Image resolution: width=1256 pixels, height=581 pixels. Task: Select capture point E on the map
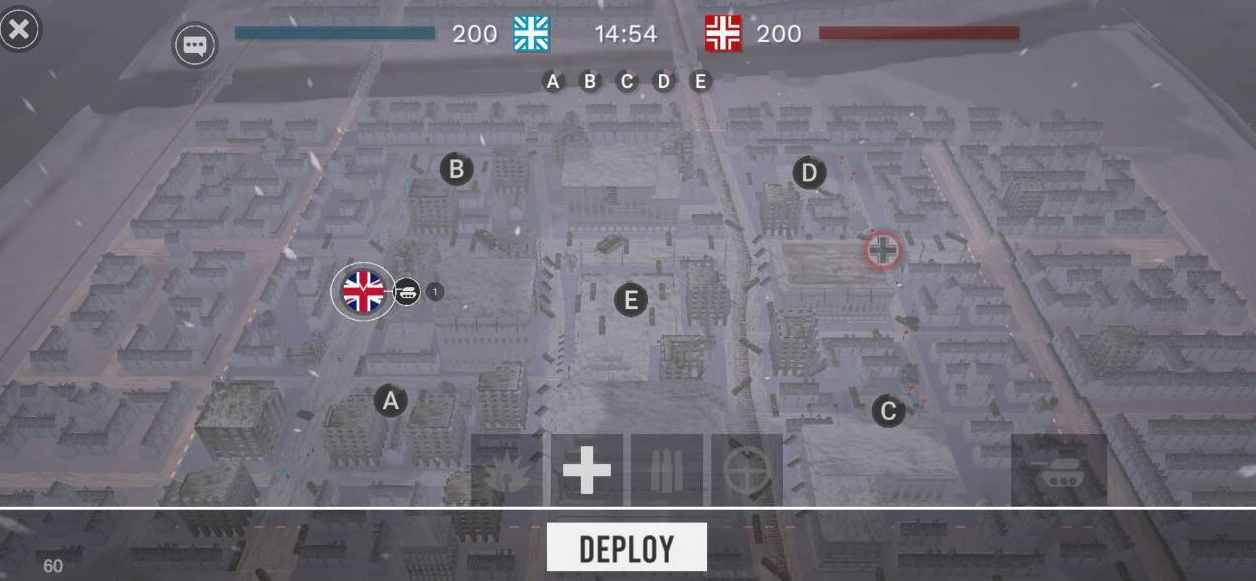click(x=630, y=299)
